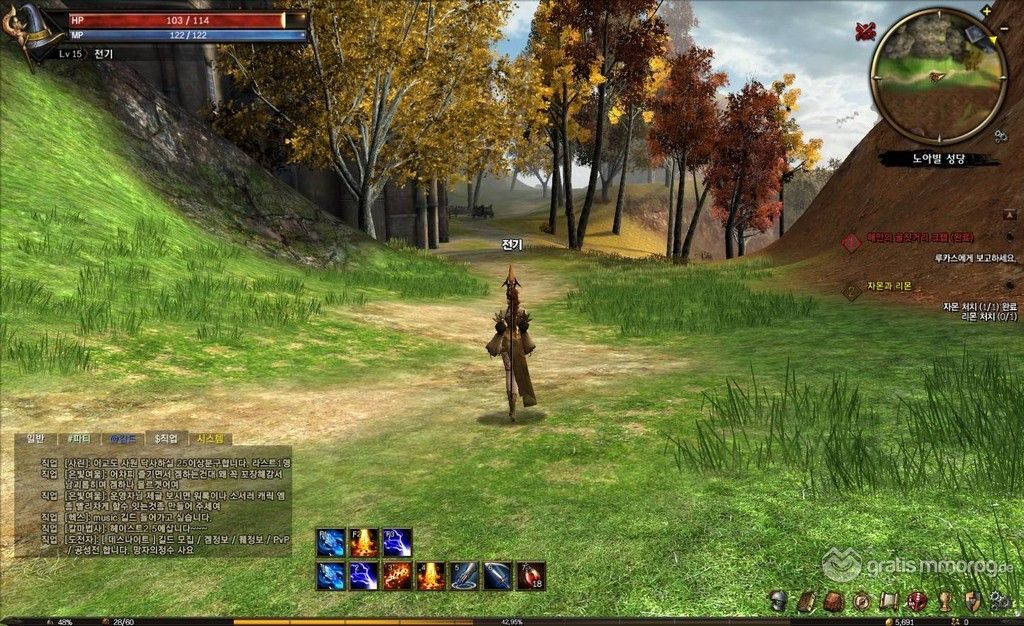Use the slot 5 spear ability
The width and height of the screenshot is (1024, 626).
click(464, 576)
